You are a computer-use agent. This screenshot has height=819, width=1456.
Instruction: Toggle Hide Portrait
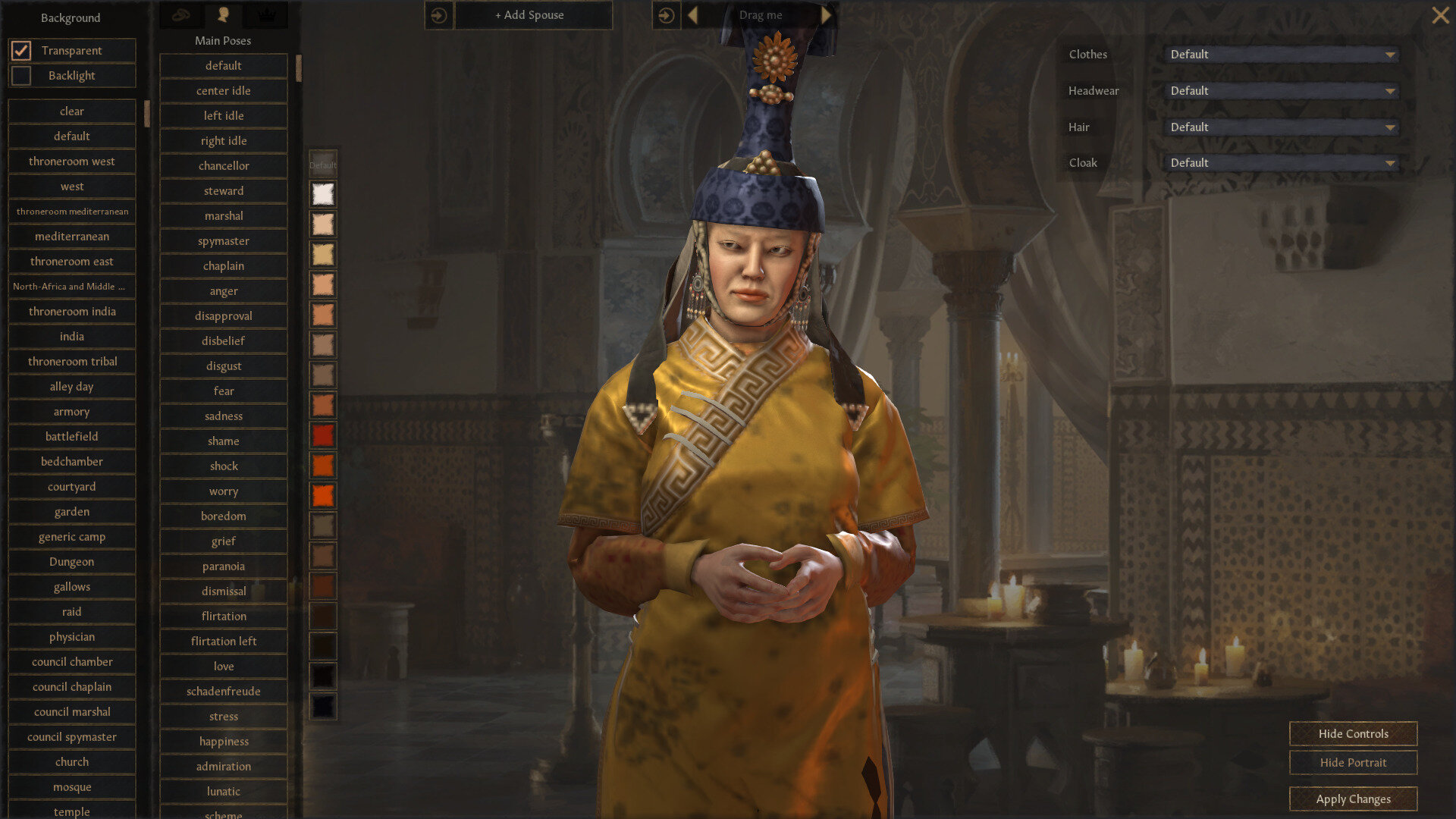coord(1352,762)
